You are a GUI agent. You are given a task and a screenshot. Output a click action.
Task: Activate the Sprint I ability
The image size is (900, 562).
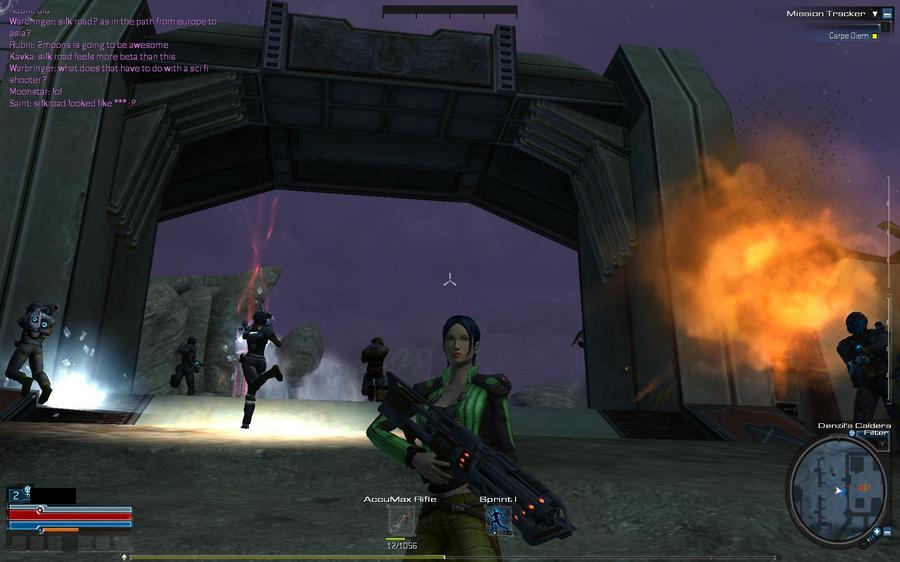(x=498, y=520)
